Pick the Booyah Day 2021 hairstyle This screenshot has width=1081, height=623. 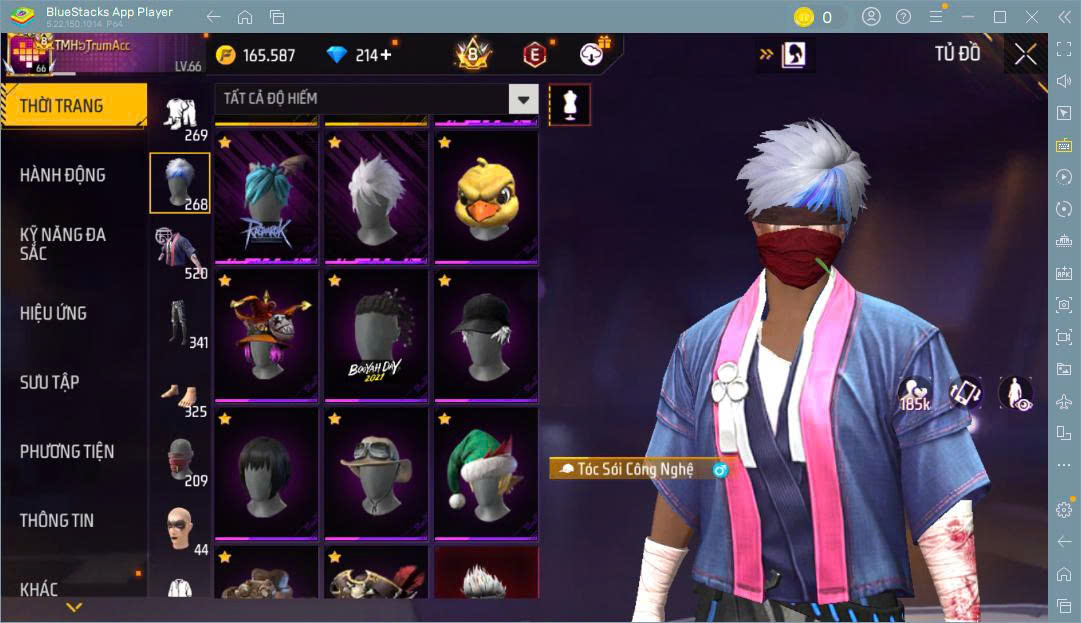376,335
